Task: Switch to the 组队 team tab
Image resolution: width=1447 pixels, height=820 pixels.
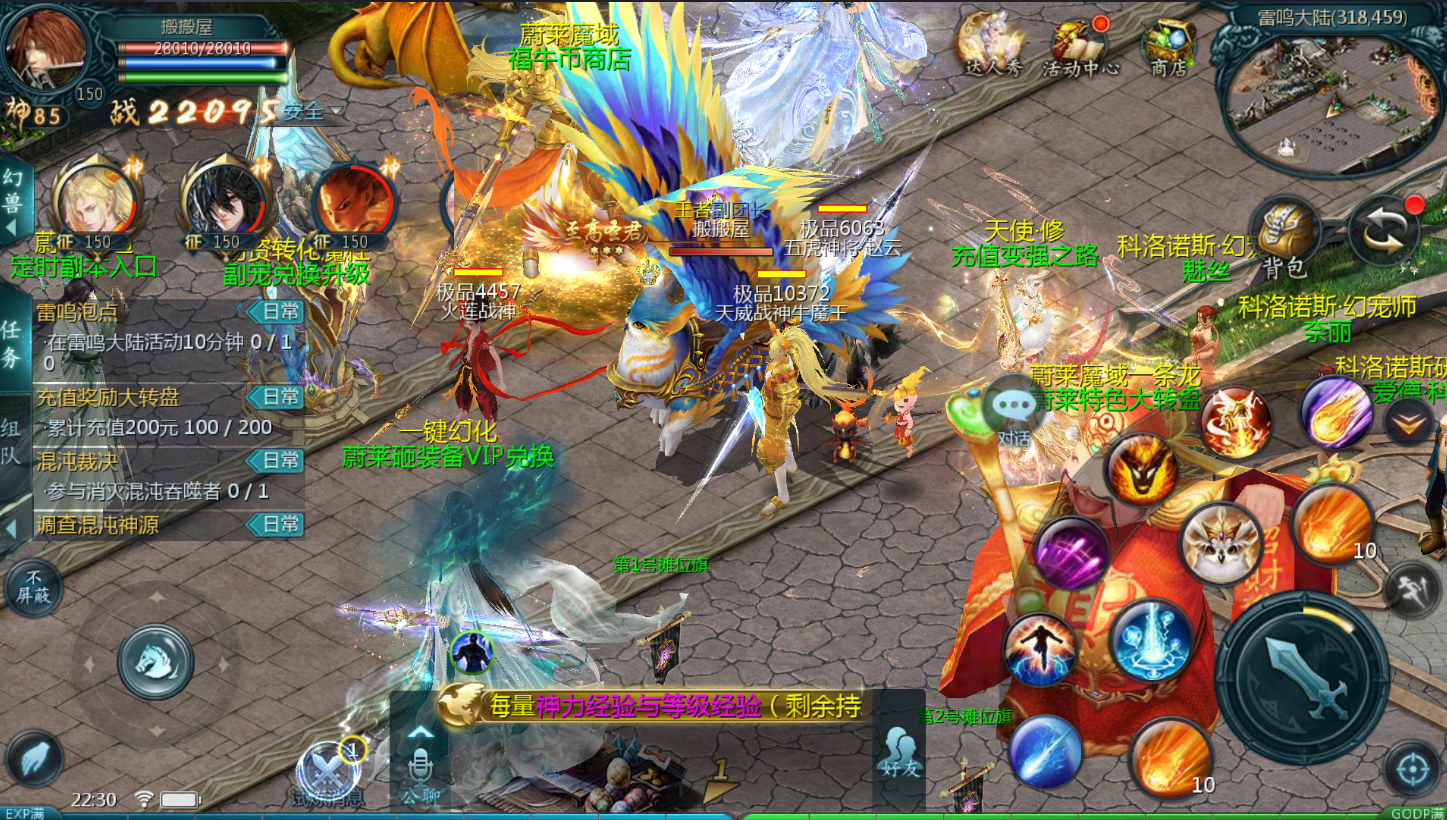Action: [x=14, y=440]
